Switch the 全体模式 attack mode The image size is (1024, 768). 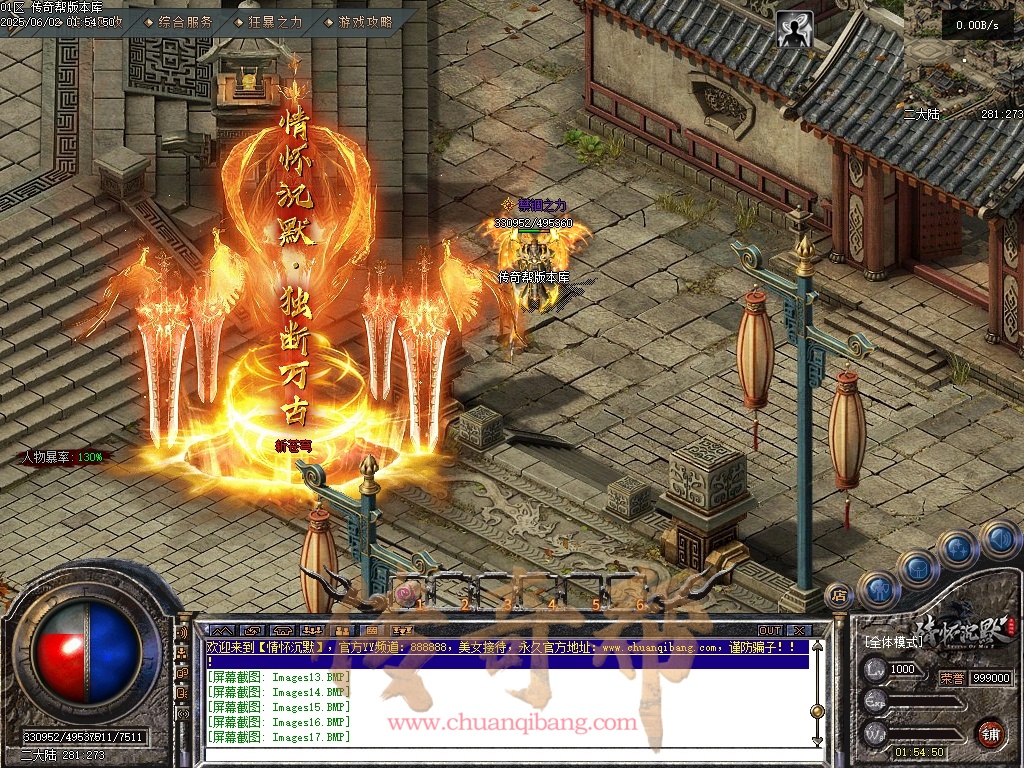(893, 641)
